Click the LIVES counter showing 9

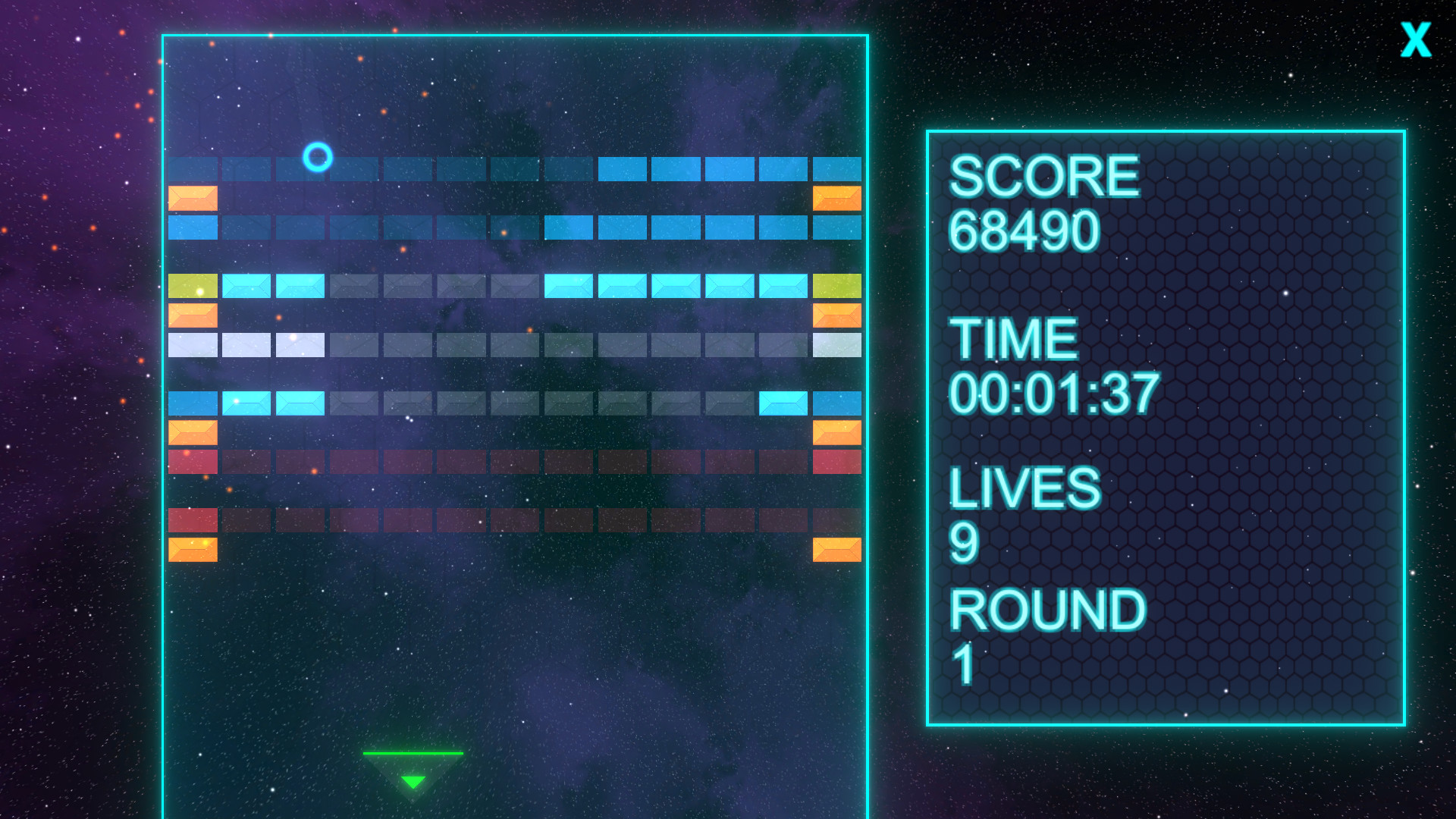click(963, 544)
